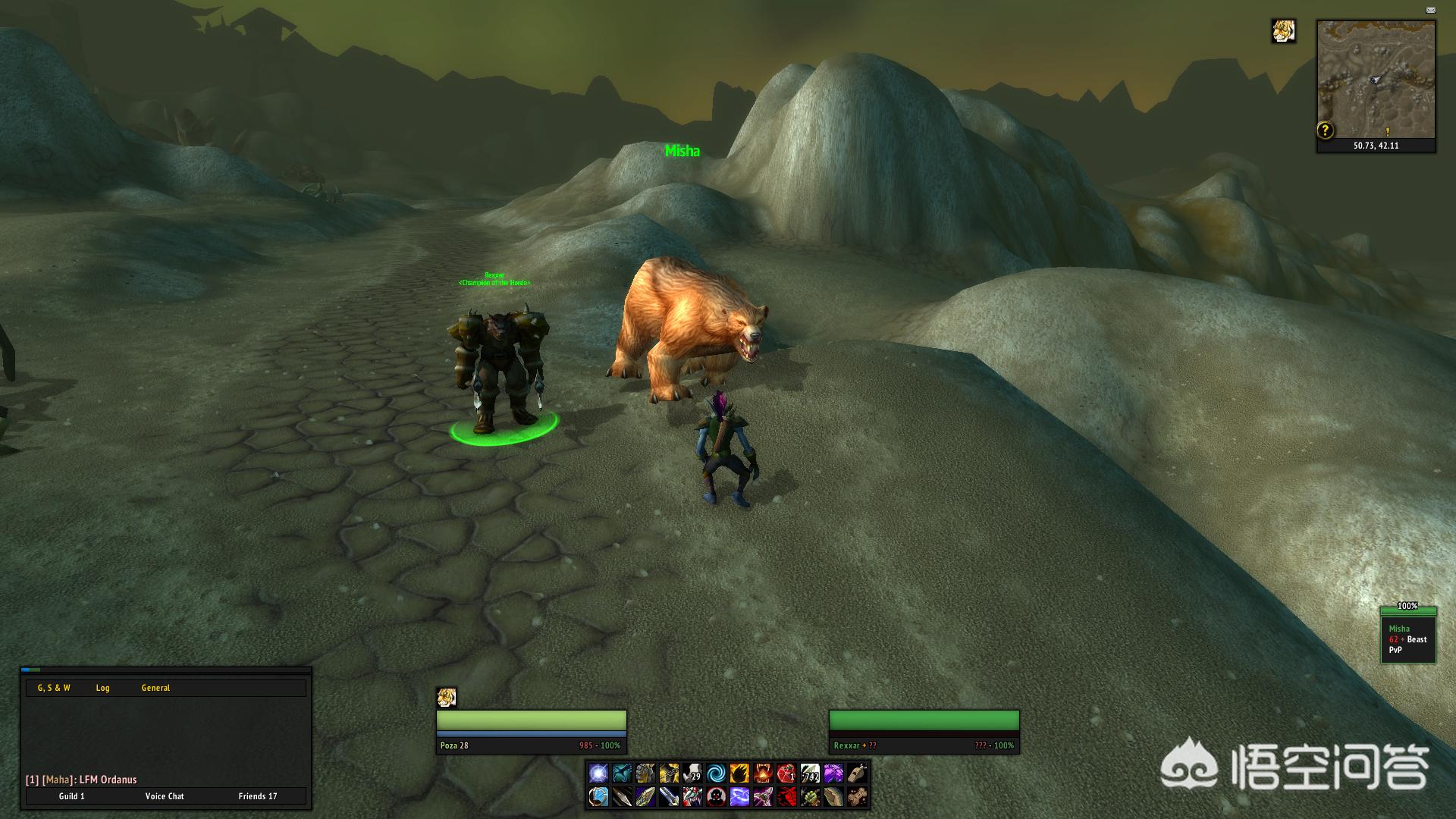Blow the wooden whistle item
Screen dimensions: 1456x819
click(x=857, y=773)
